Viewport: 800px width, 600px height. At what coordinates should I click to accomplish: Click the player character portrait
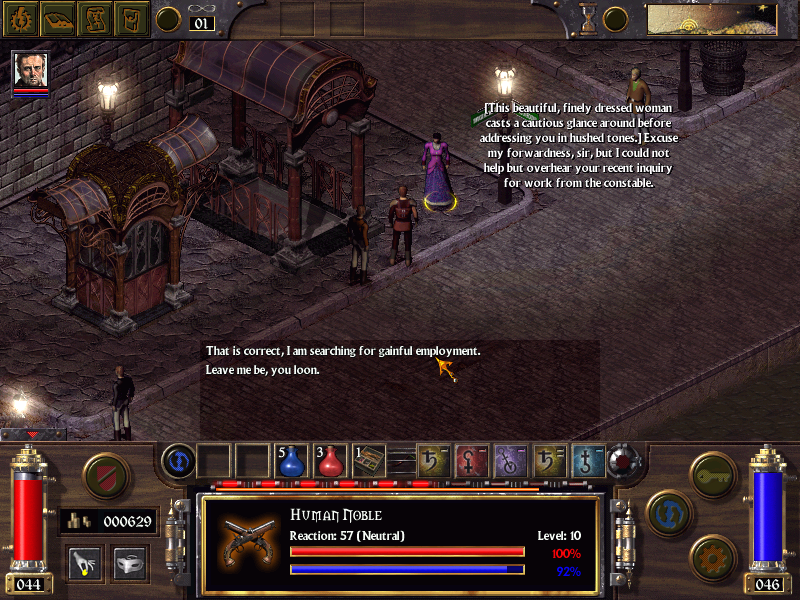point(31,71)
